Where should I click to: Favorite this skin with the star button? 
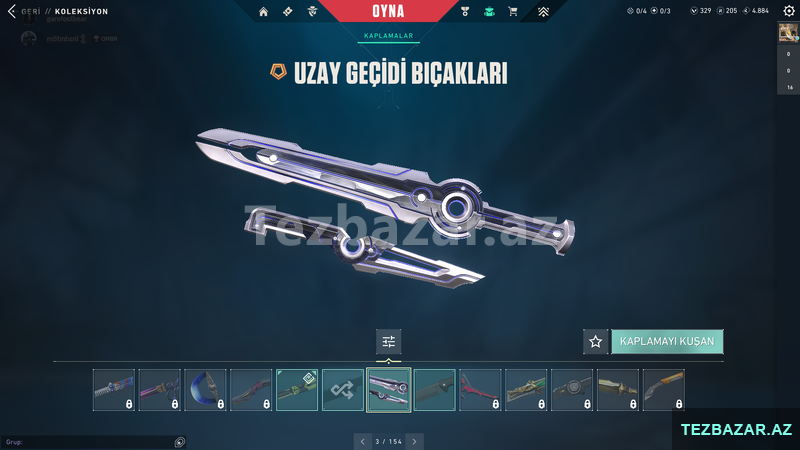tap(596, 342)
